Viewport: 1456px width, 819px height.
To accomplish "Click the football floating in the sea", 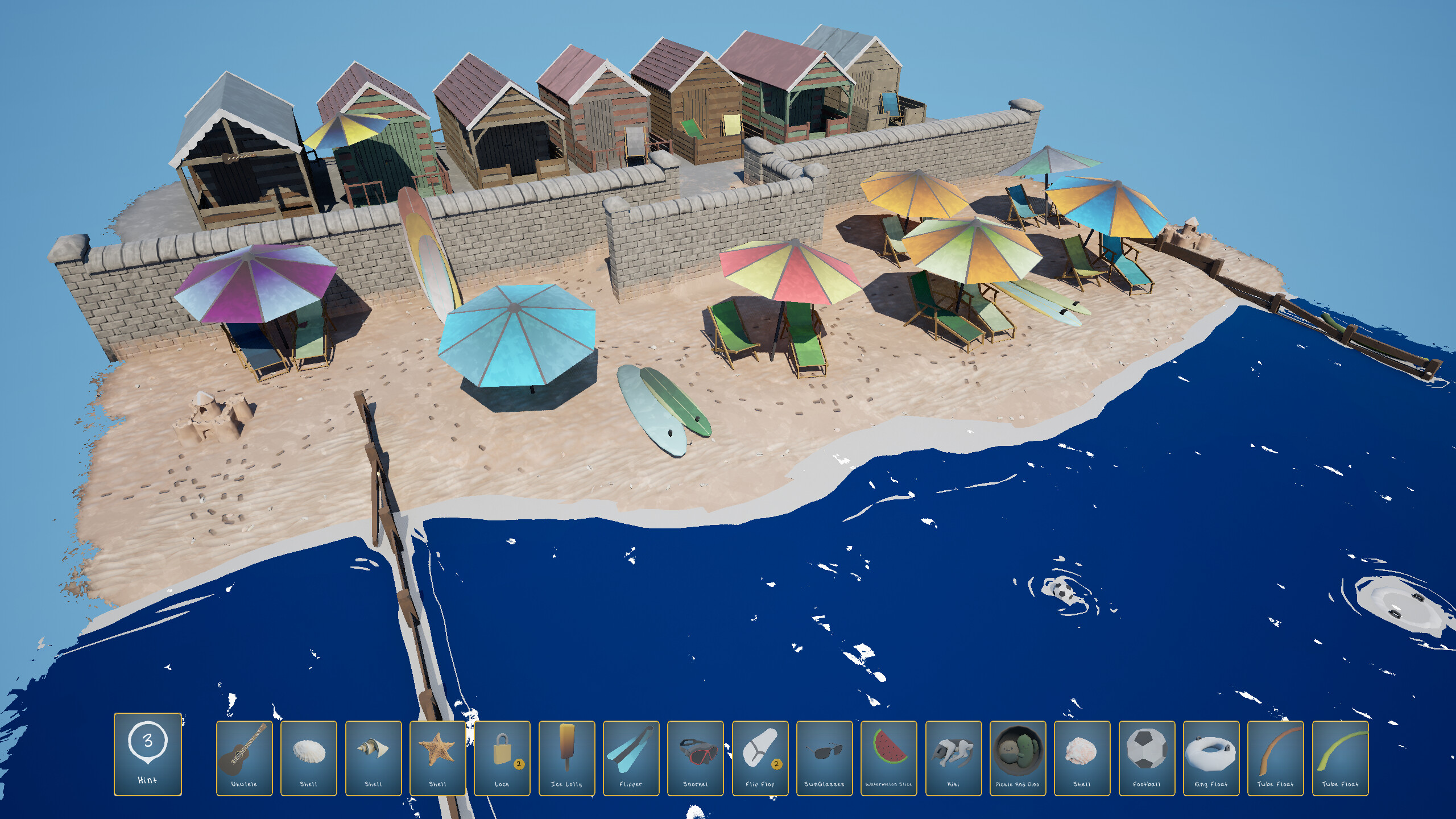I will click(1062, 590).
